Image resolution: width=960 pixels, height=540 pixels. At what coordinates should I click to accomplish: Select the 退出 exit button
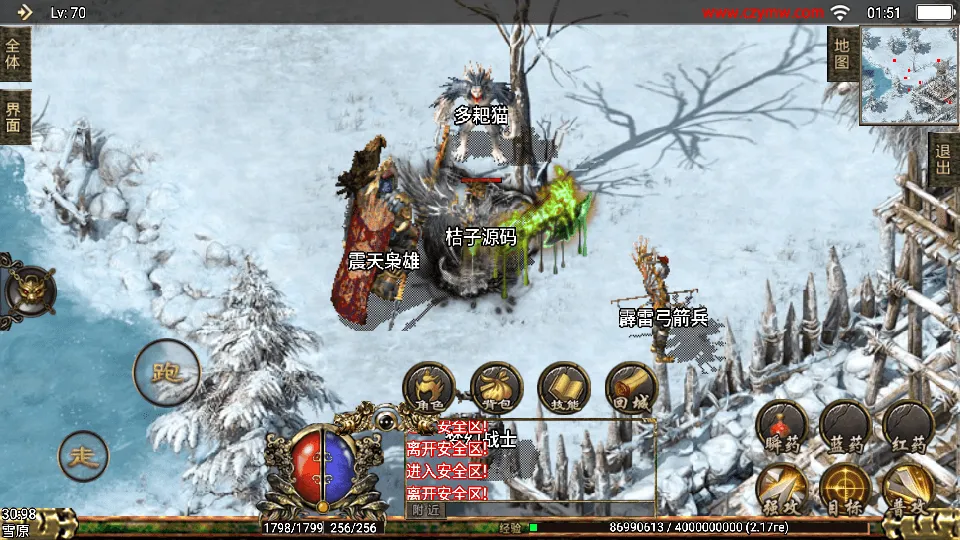tap(943, 160)
